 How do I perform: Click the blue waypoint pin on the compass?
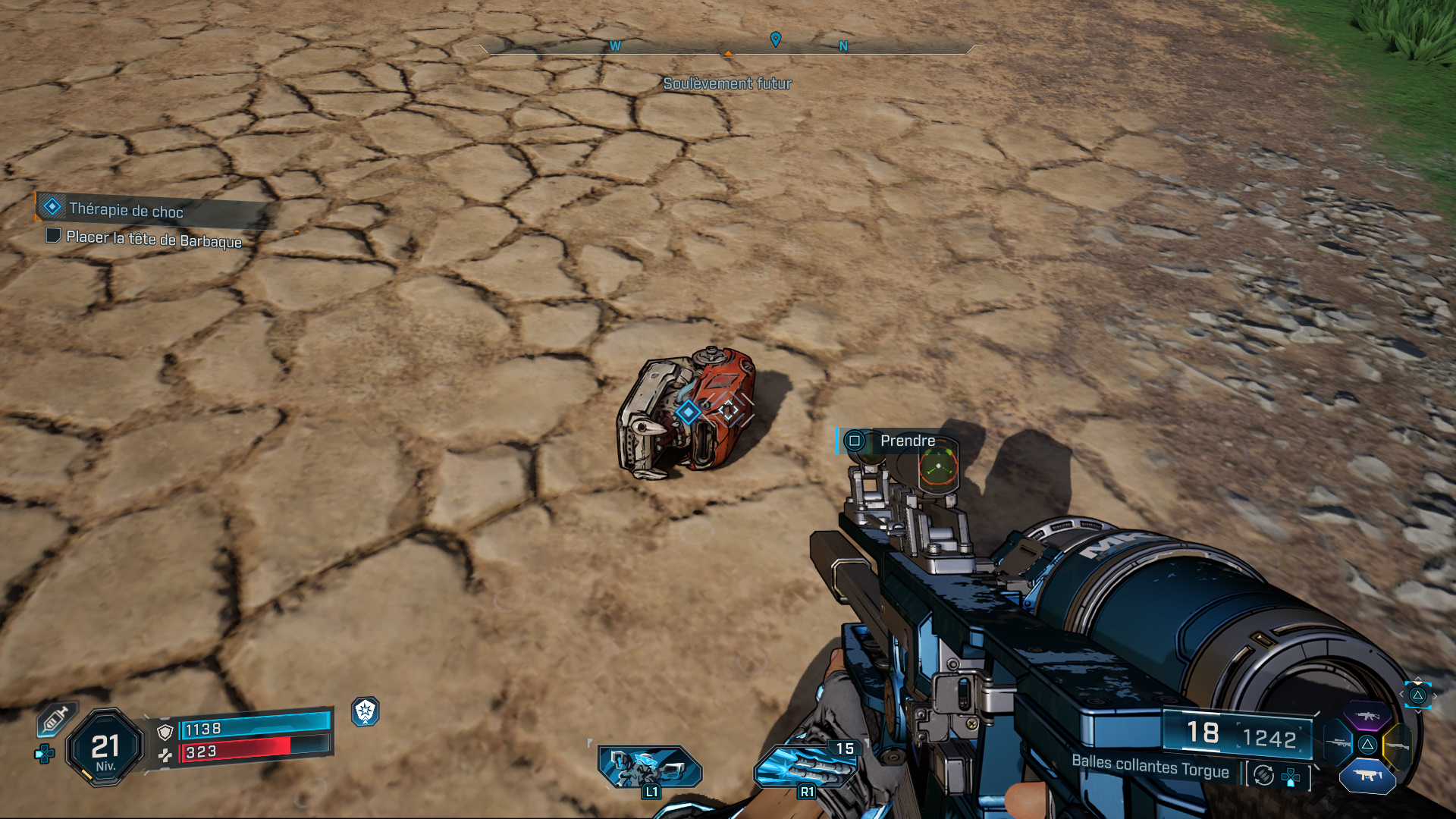(x=775, y=39)
